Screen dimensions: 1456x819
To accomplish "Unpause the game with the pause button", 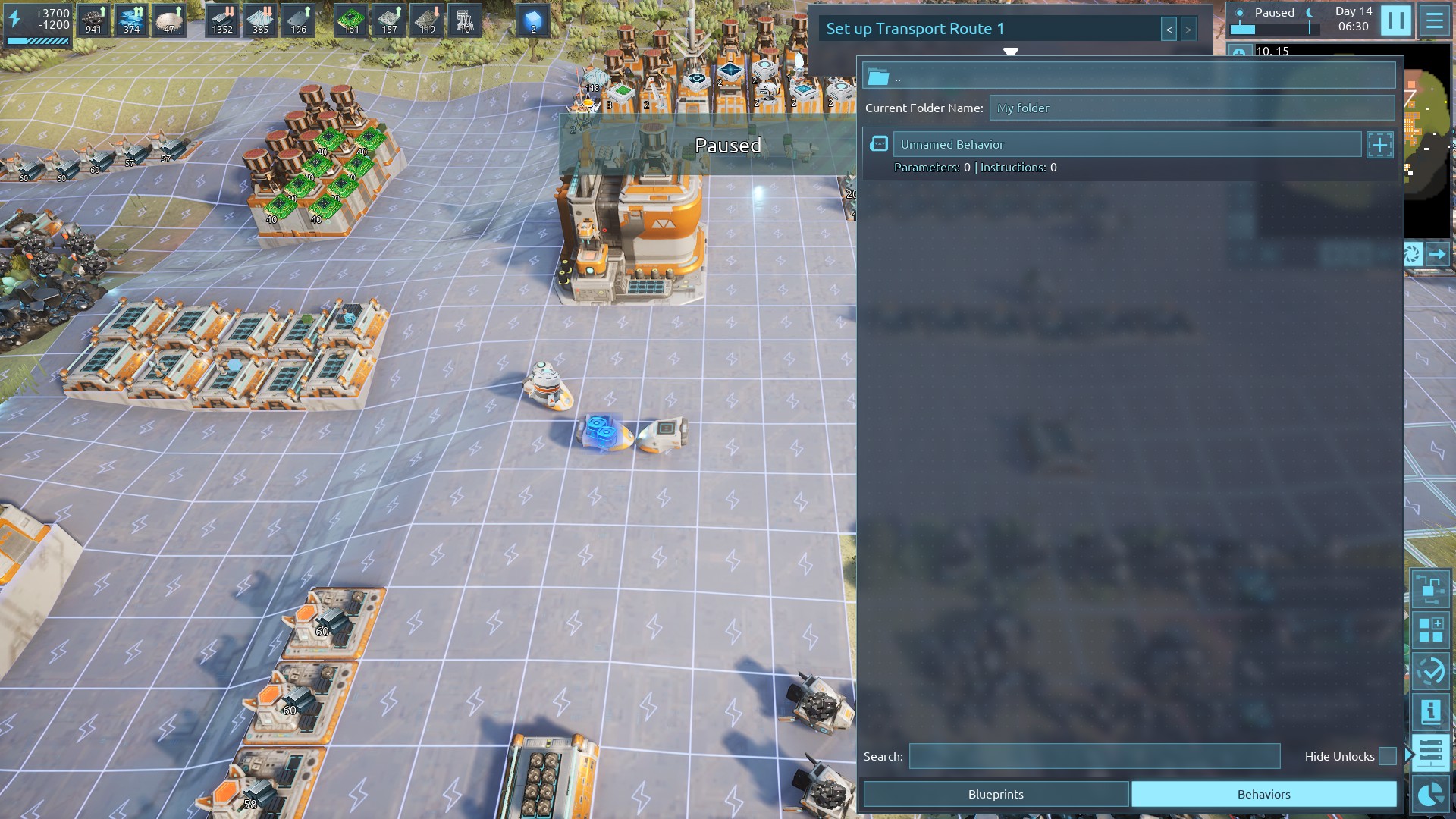I will pos(1395,20).
